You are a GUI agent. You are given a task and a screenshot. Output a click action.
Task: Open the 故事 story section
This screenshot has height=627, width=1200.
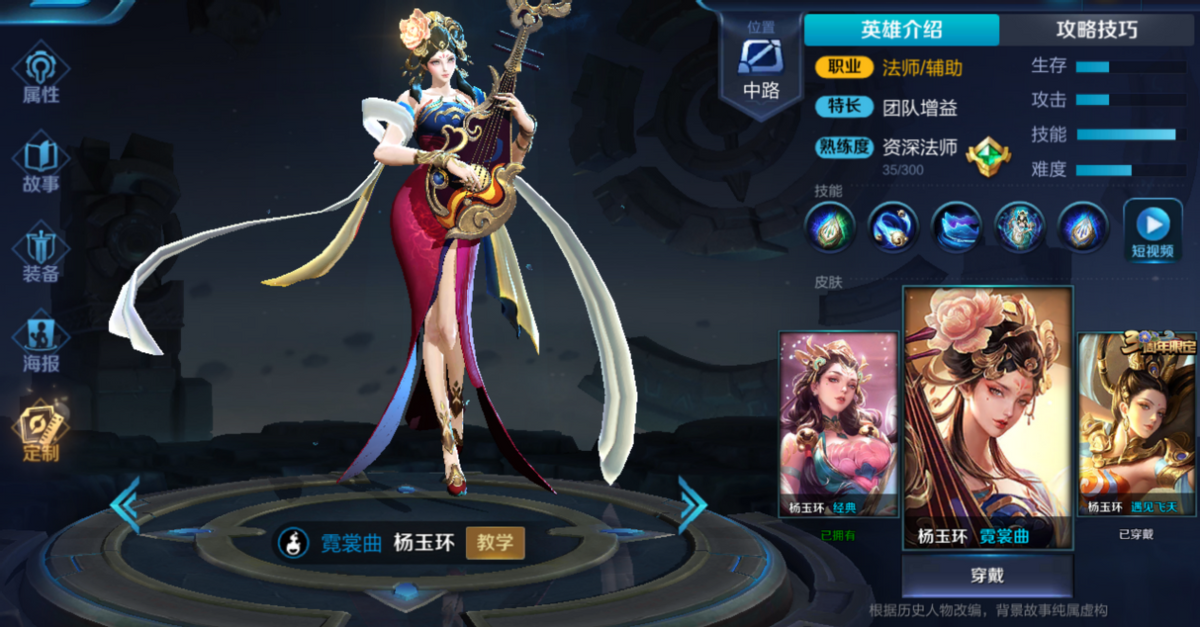(x=41, y=165)
